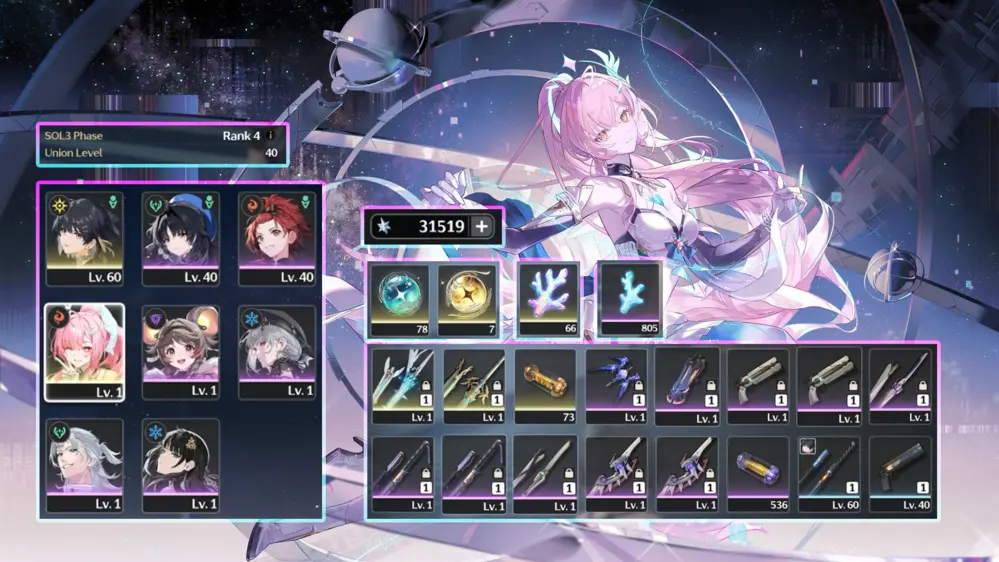999x562 pixels.
Task: Select the golden tube item with 73
Action: (545, 386)
